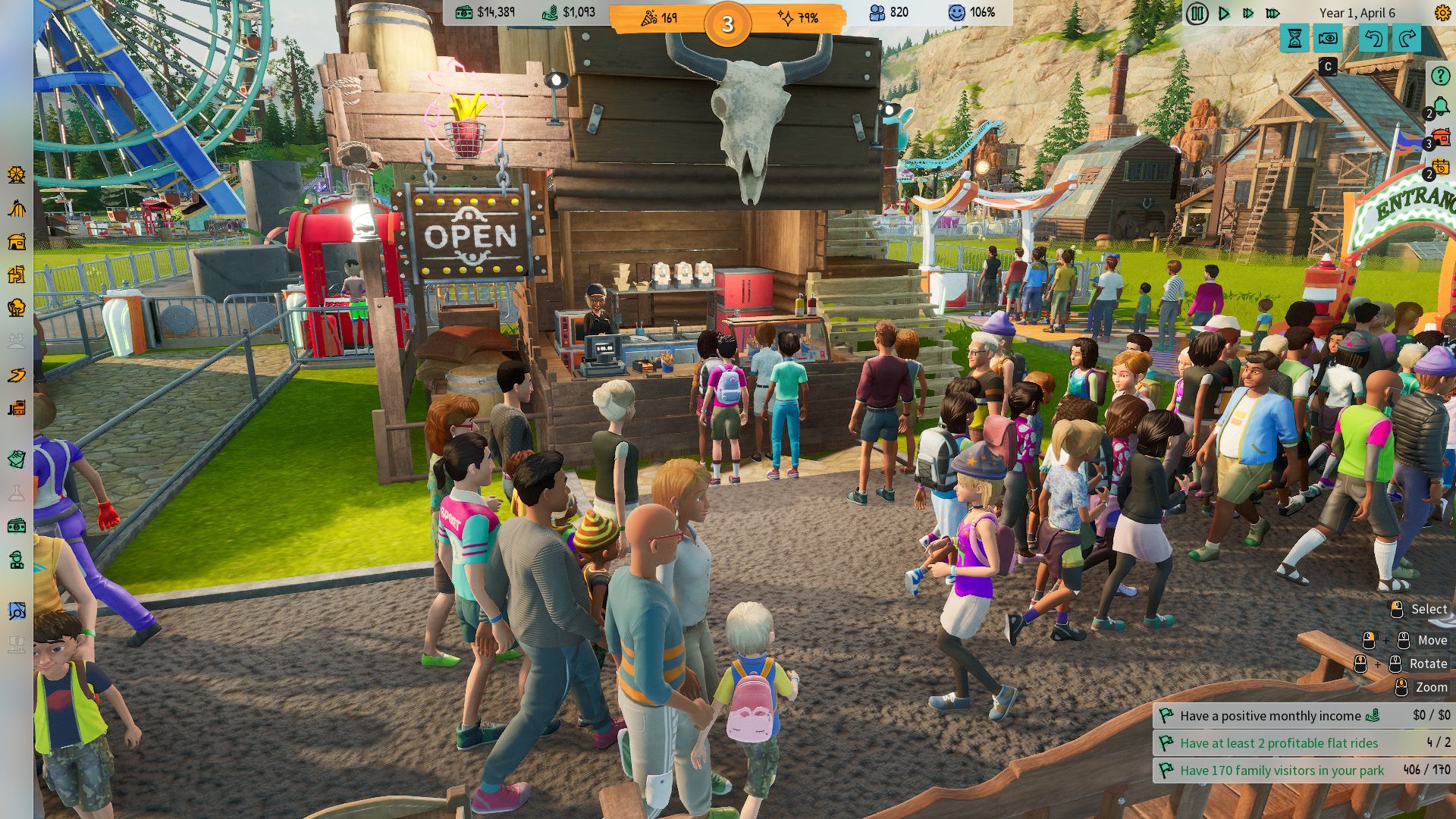
Task: Redo the last undone action
Action: 1407,39
